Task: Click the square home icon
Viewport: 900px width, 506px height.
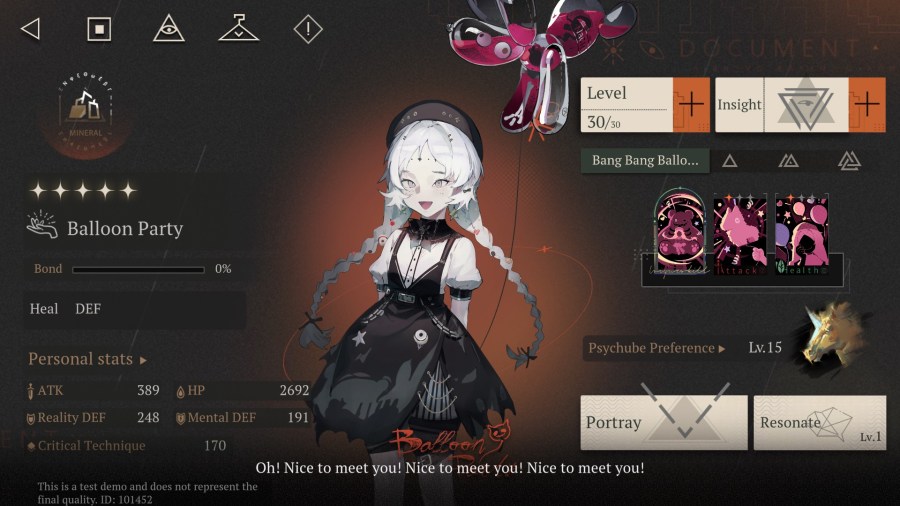Action: point(99,29)
